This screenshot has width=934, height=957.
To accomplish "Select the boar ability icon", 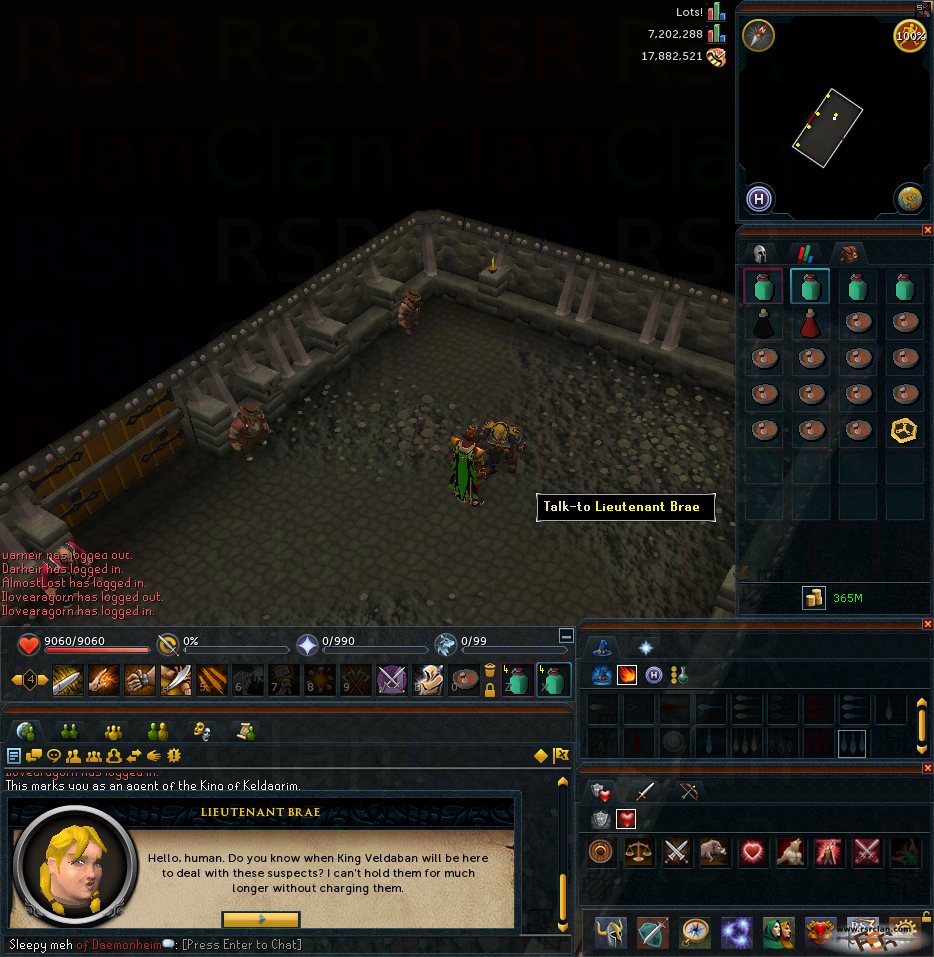I will coord(714,852).
